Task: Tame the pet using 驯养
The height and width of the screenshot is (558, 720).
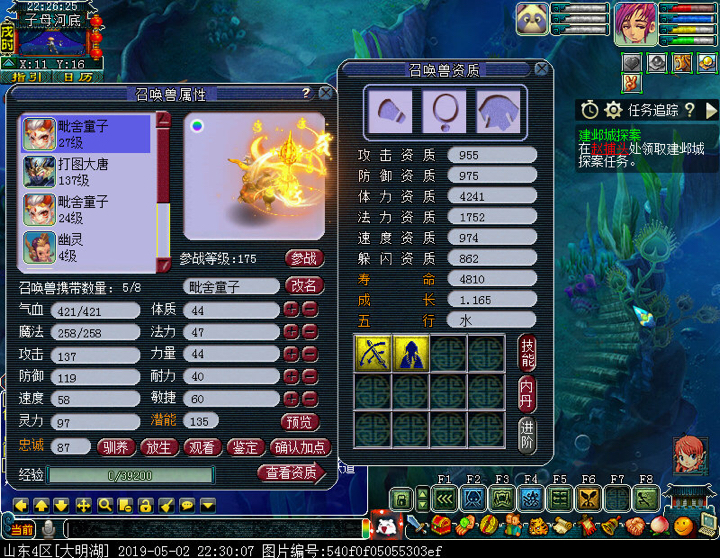Action: [119, 447]
